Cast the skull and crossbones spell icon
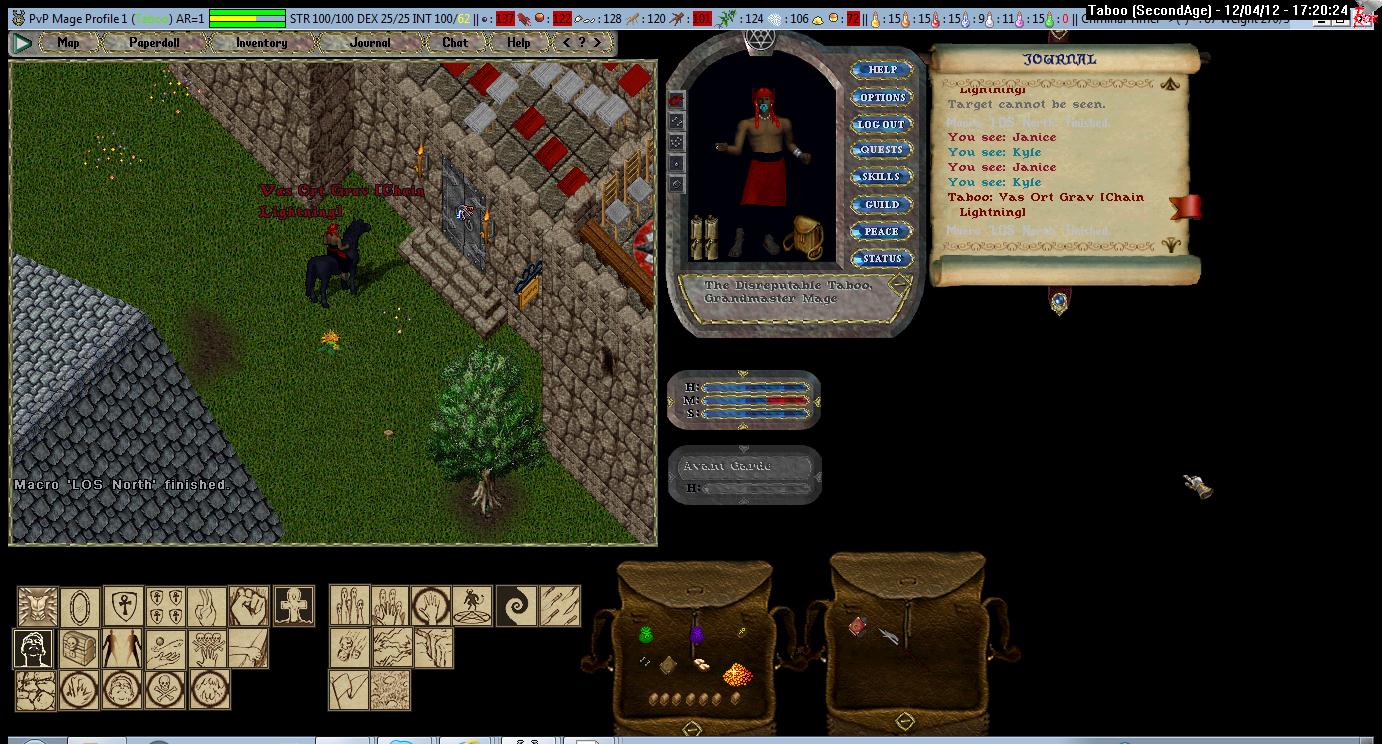 (x=166, y=689)
